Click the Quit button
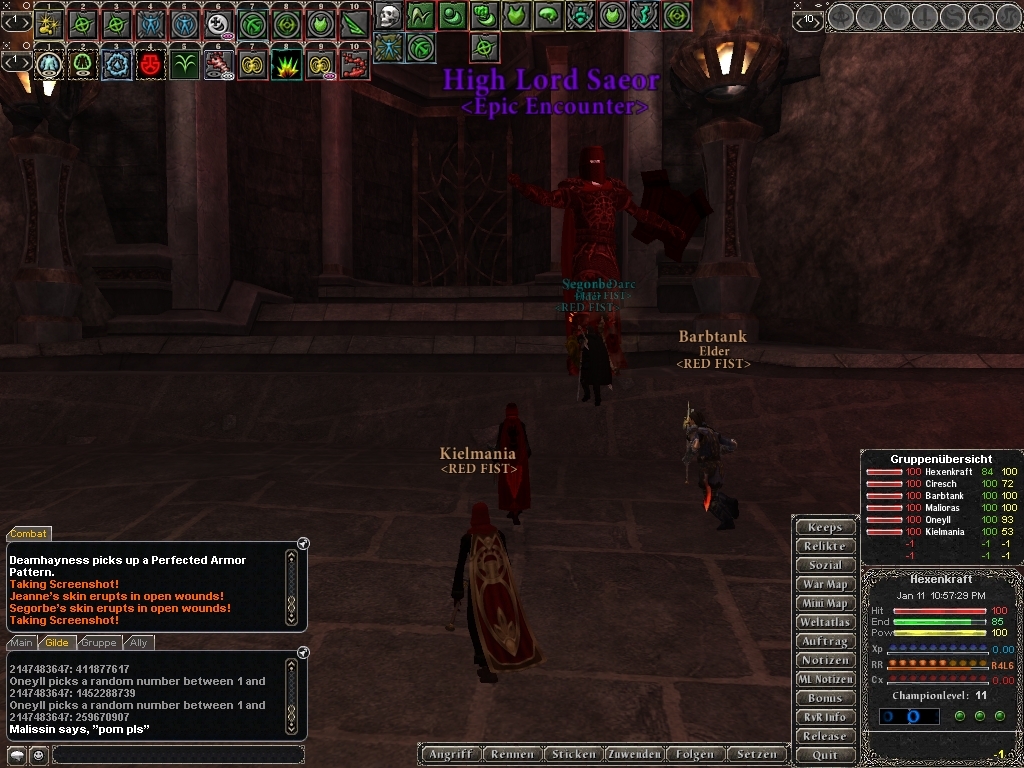The image size is (1024, 768). coord(825,755)
